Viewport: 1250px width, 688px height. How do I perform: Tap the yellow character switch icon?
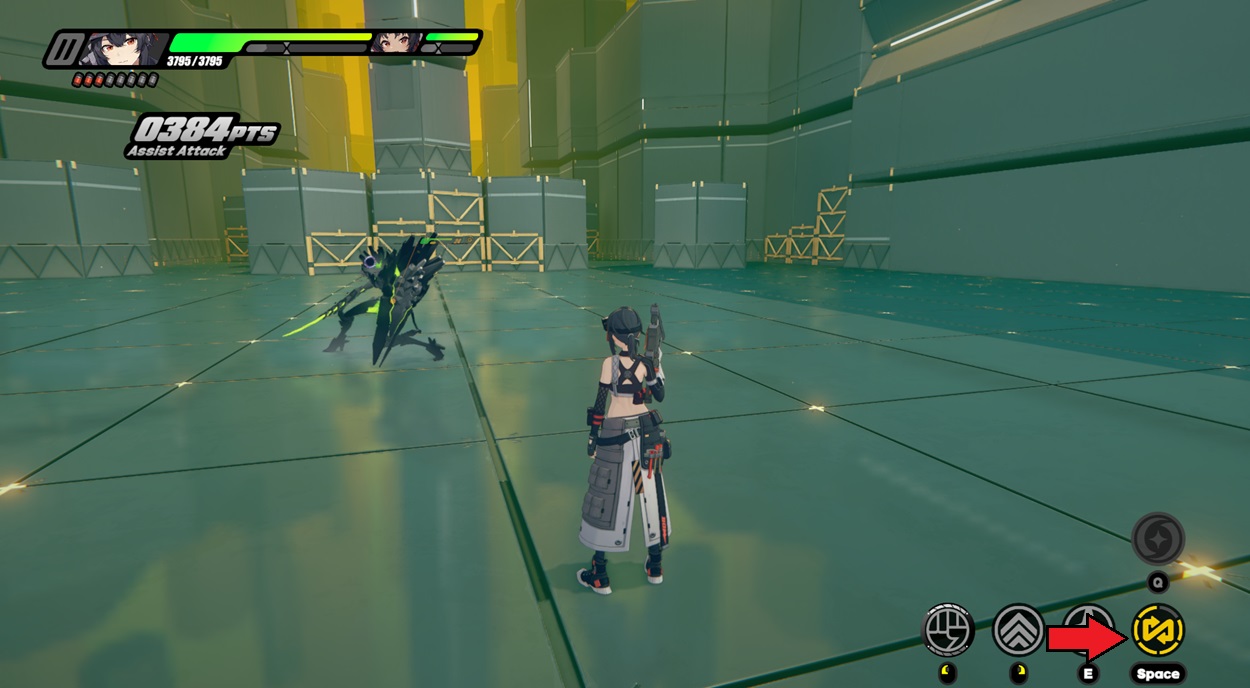point(1158,630)
